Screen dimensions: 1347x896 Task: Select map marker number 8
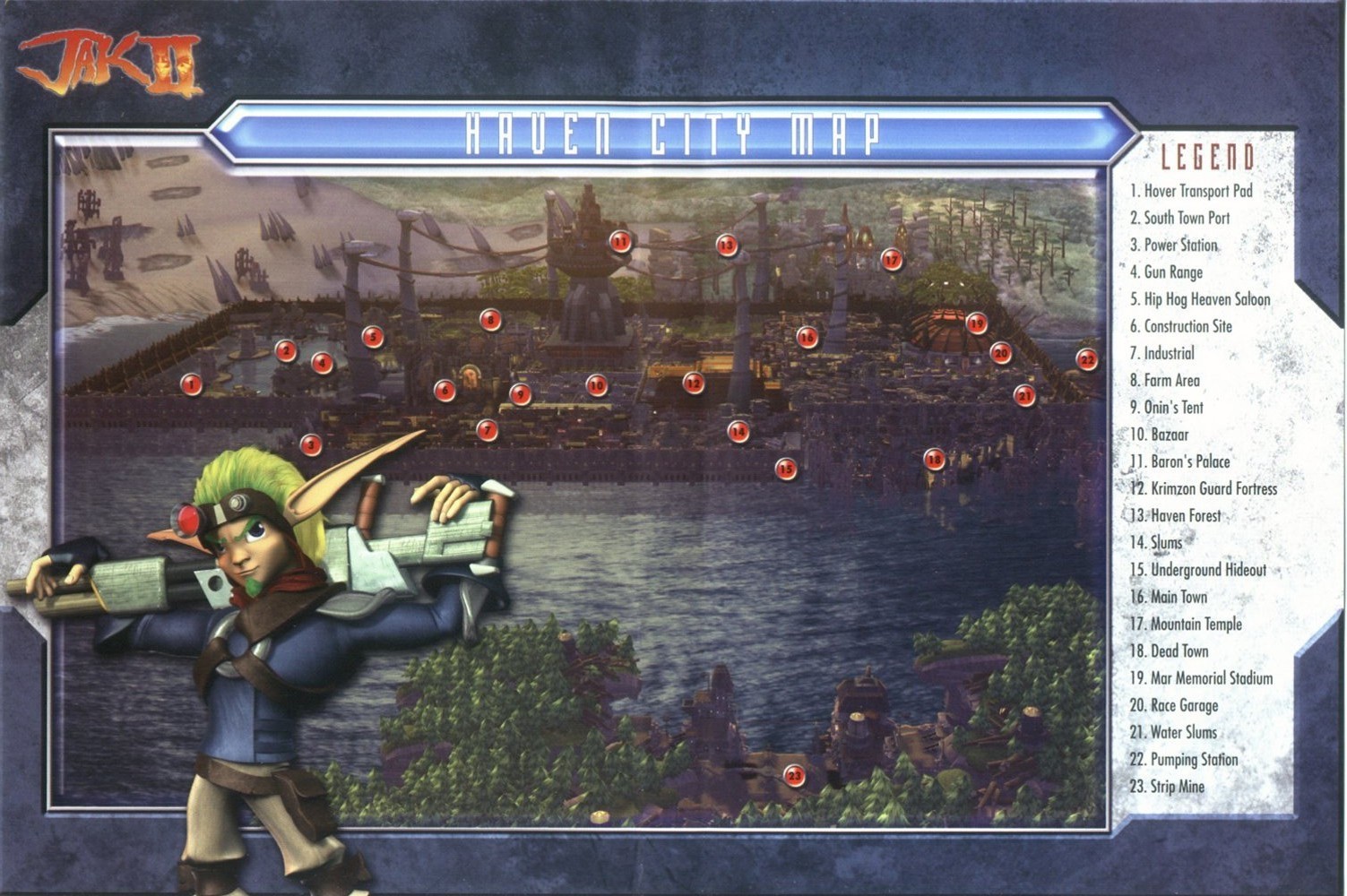tap(488, 319)
